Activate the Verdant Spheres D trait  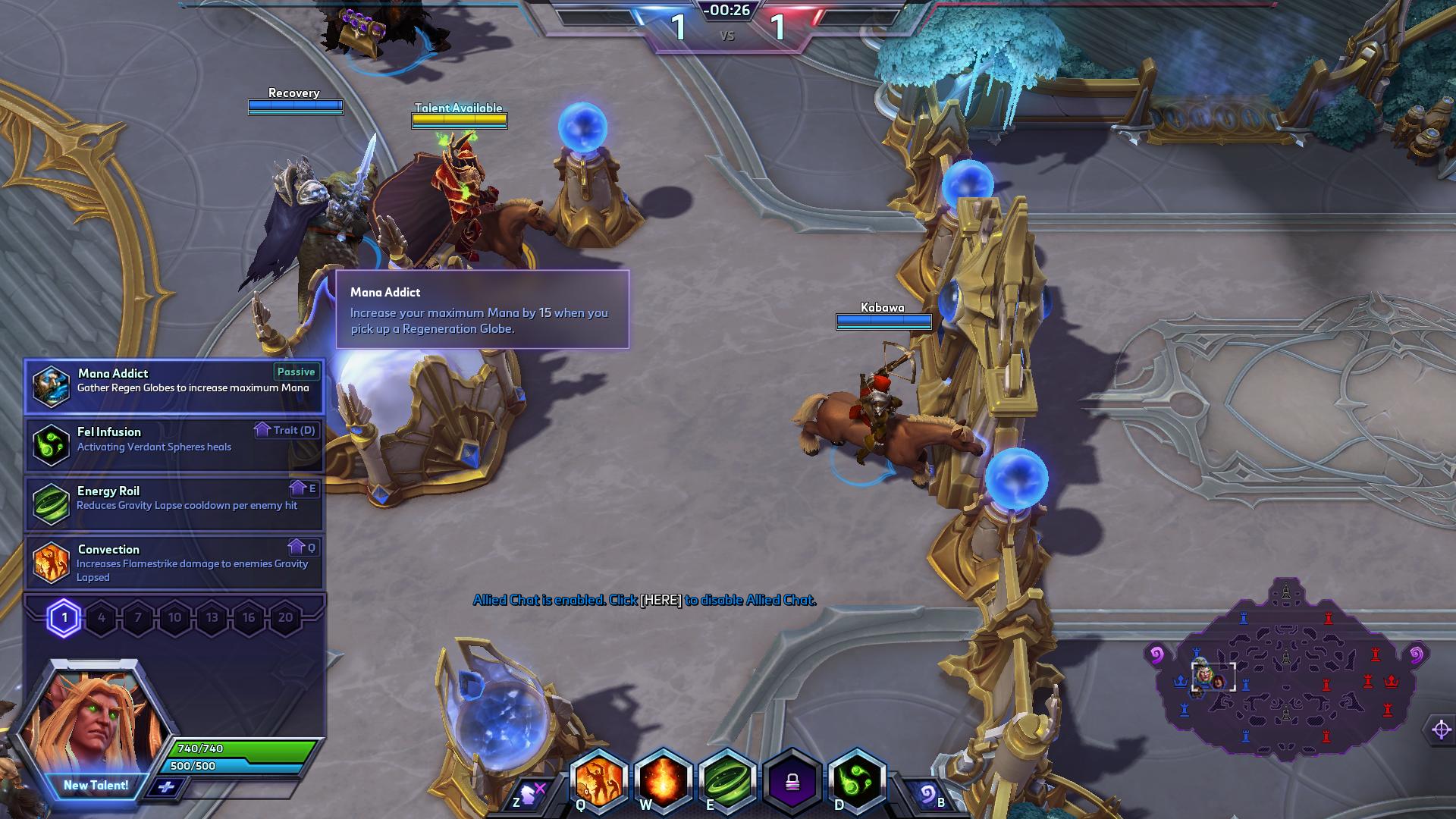(858, 781)
